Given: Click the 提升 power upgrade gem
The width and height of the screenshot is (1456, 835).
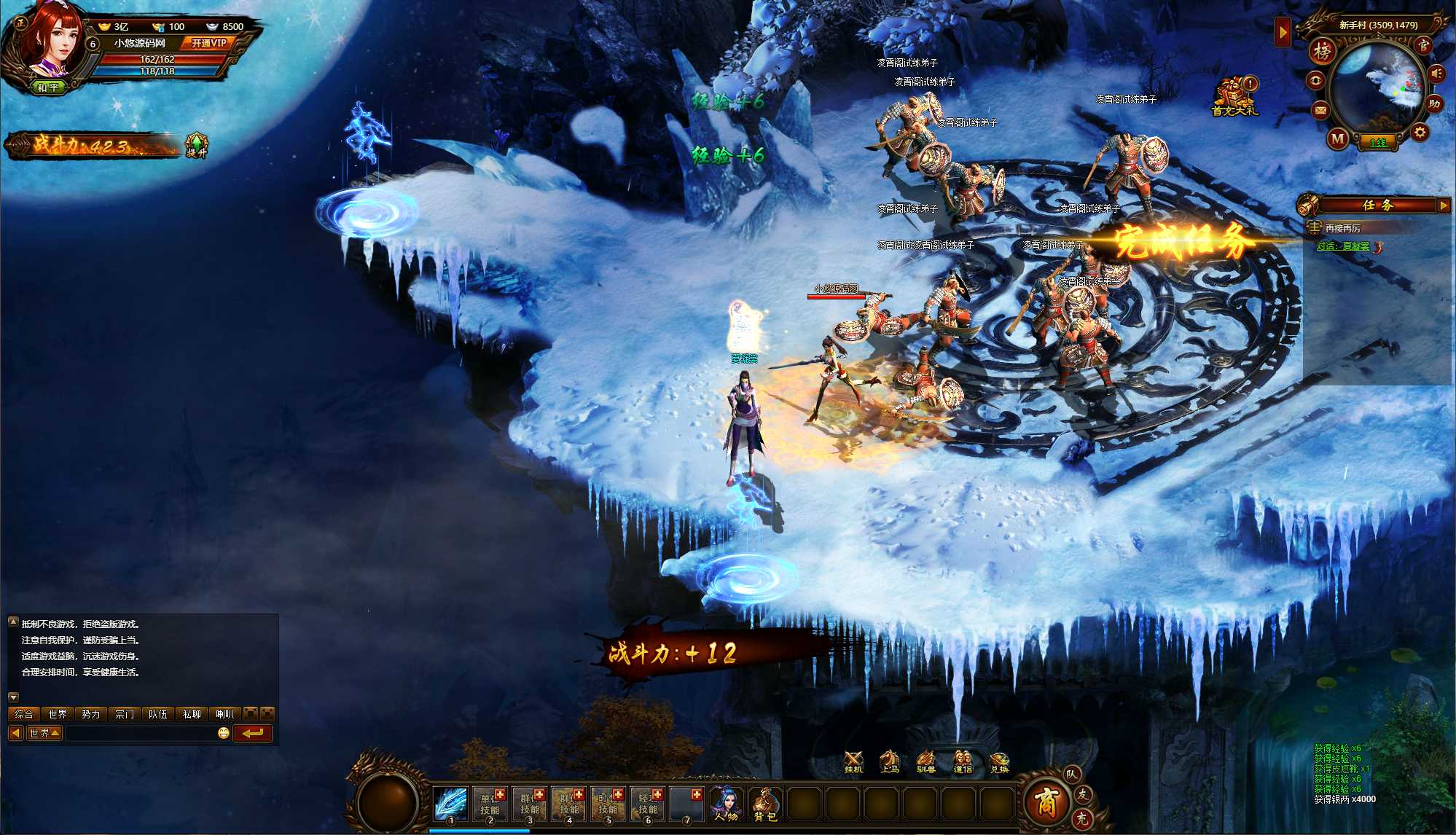Looking at the screenshot, I should pyautogui.click(x=196, y=144).
